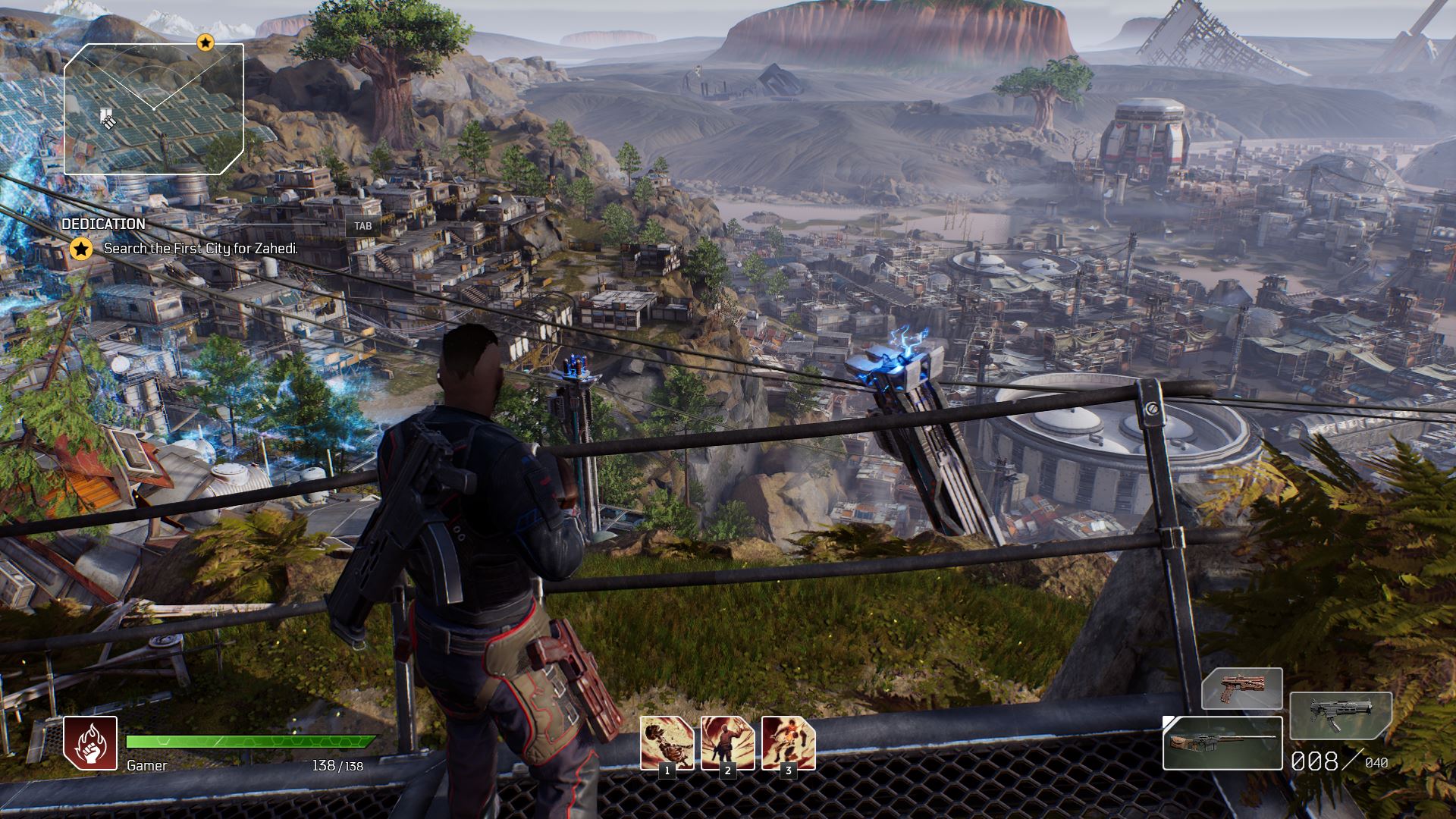
Task: Click the yellow star quest marker on minimap
Action: 205,42
